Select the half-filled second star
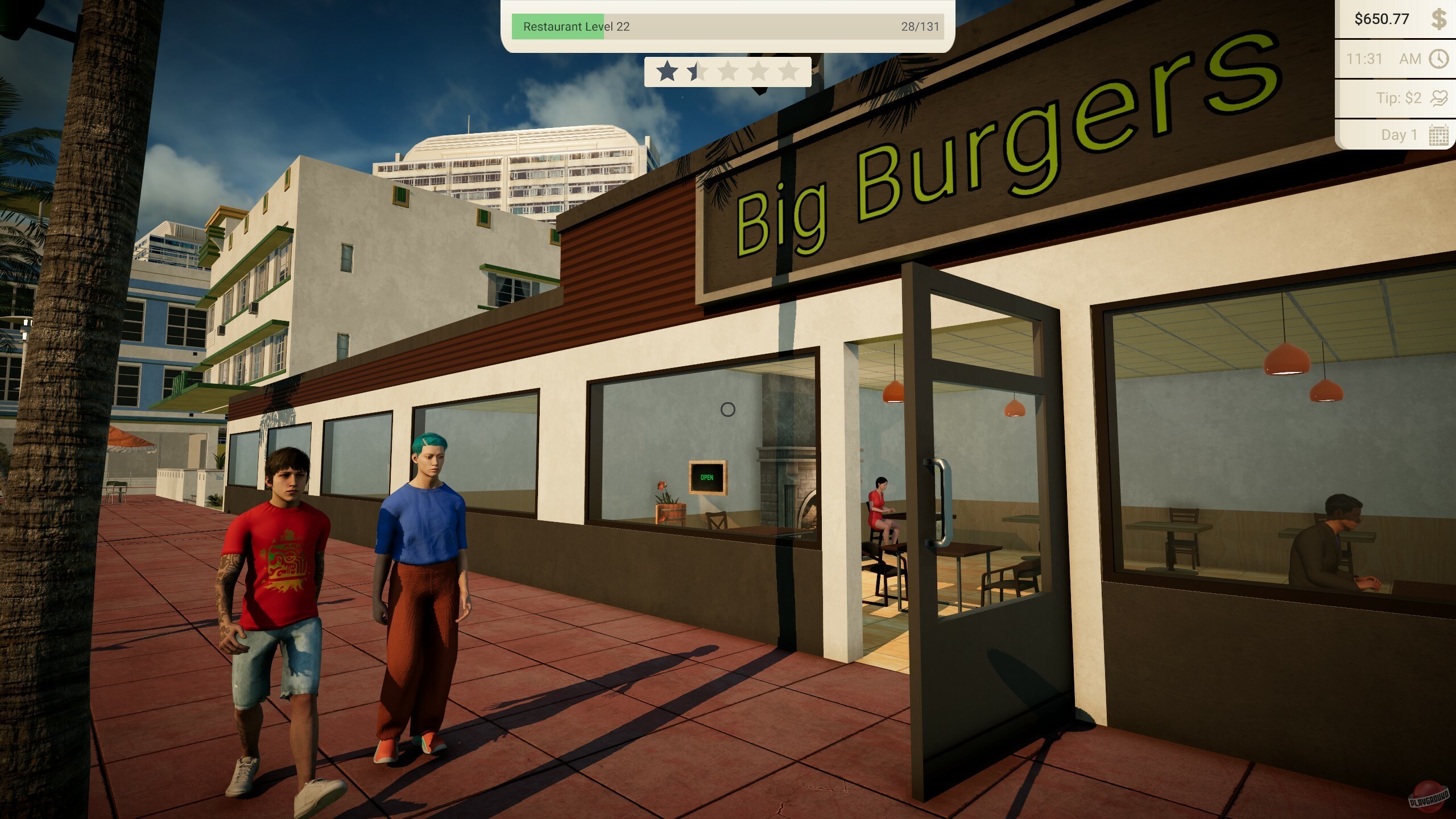 click(696, 72)
